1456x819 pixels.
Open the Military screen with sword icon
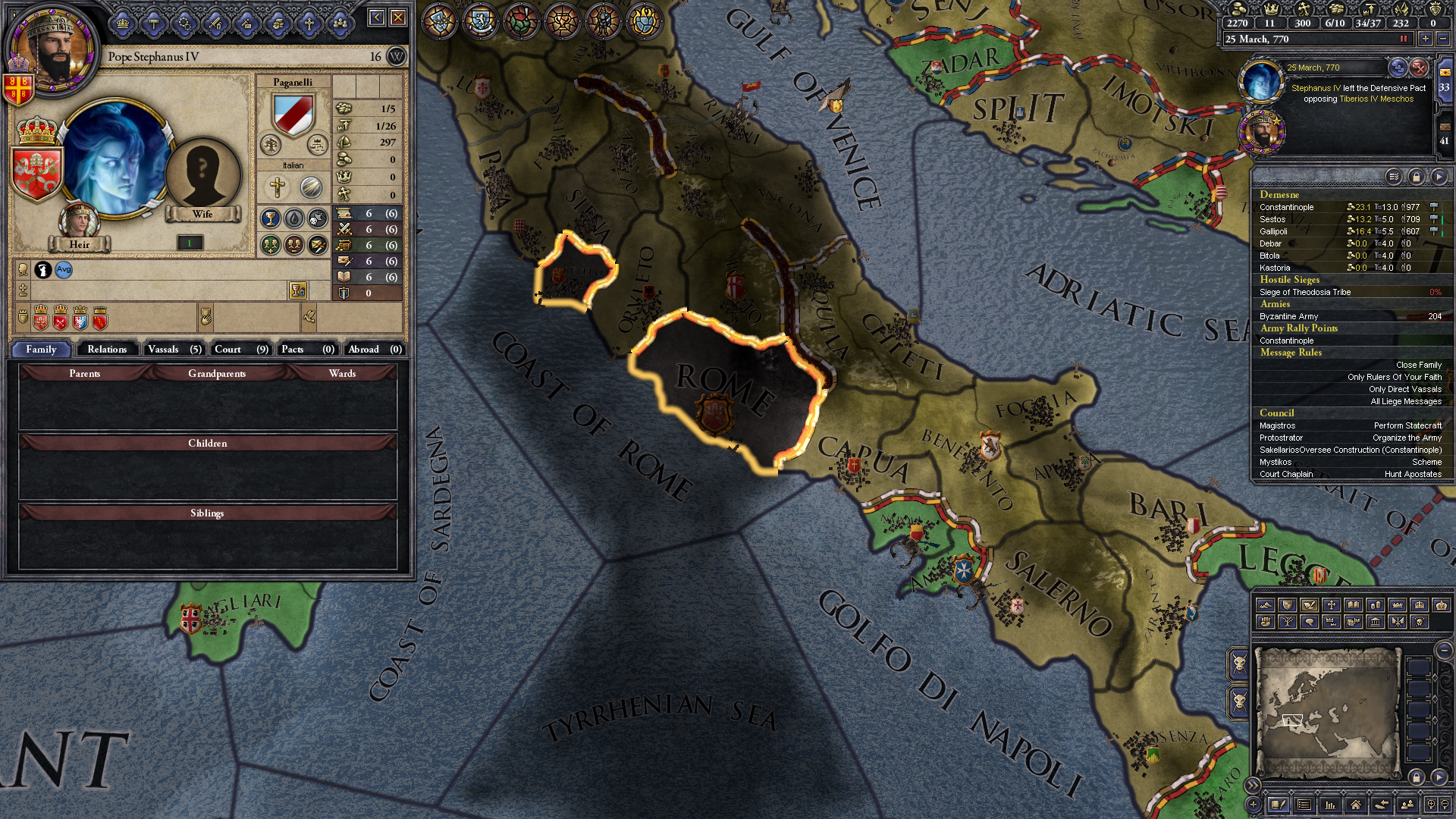(215, 23)
